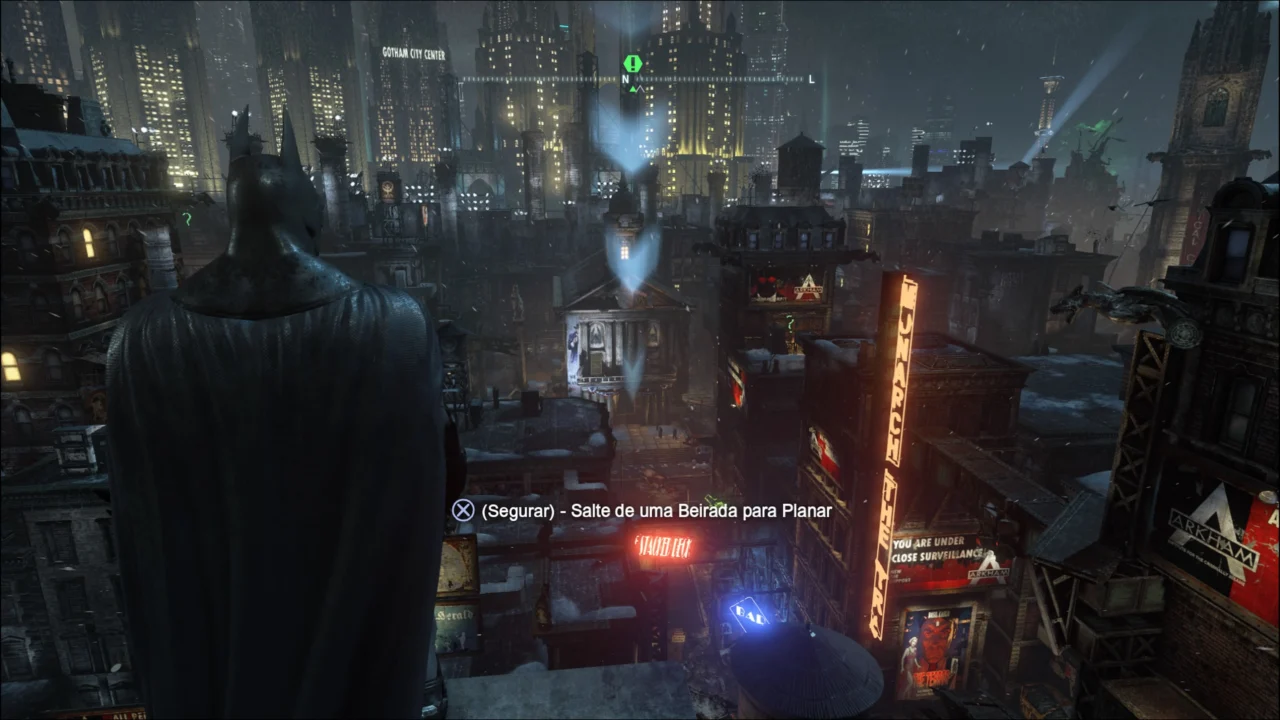Expand the green triangle marker under the compass N

click(631, 88)
